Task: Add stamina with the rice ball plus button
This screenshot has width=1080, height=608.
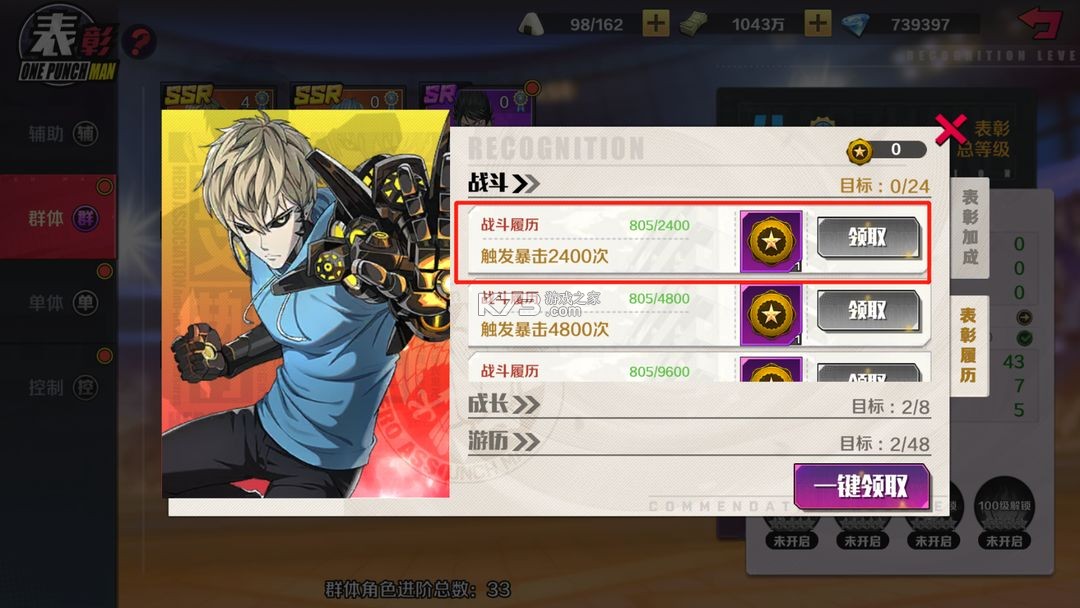Action: tap(656, 23)
